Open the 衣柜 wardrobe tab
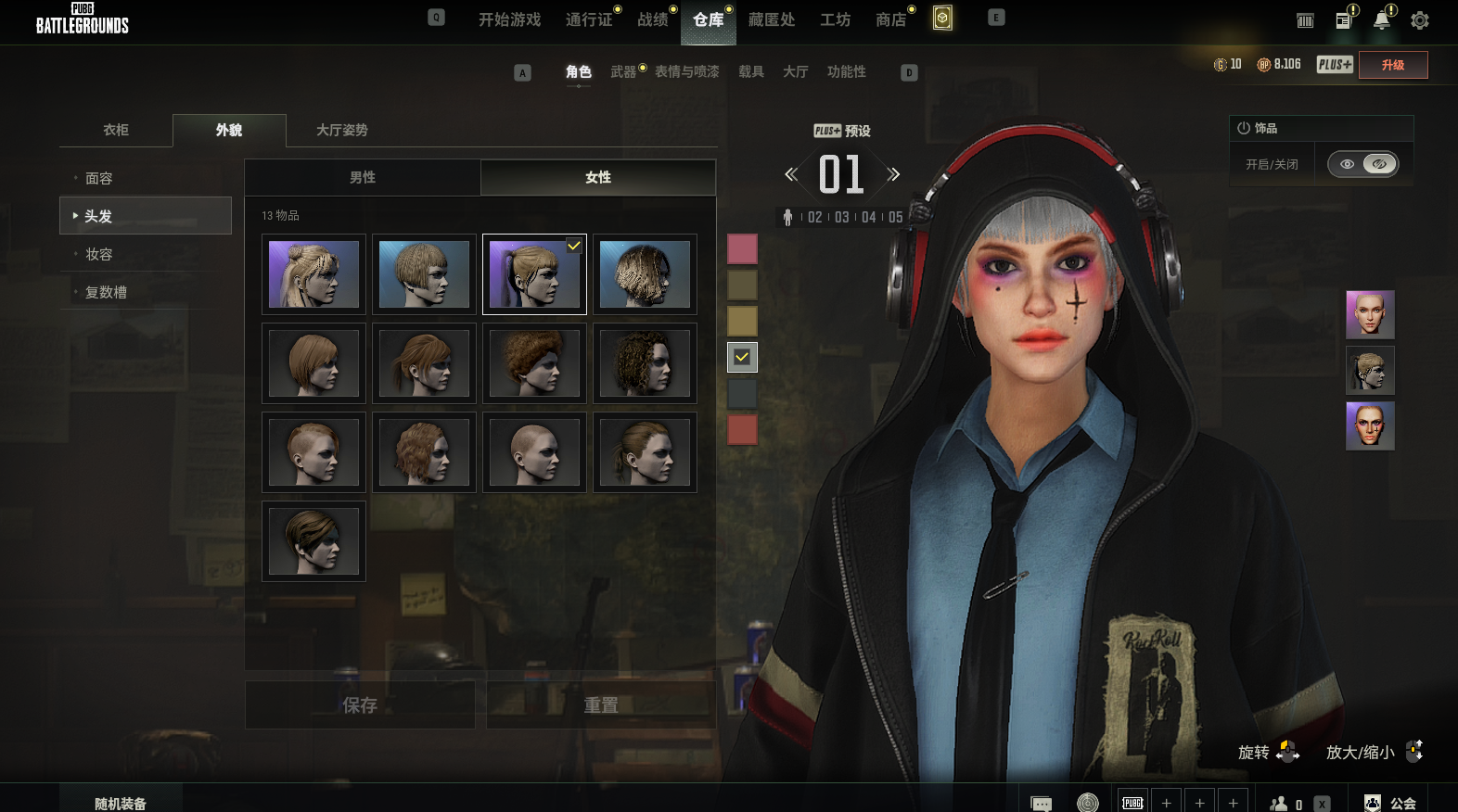This screenshot has width=1458, height=812. point(116,130)
